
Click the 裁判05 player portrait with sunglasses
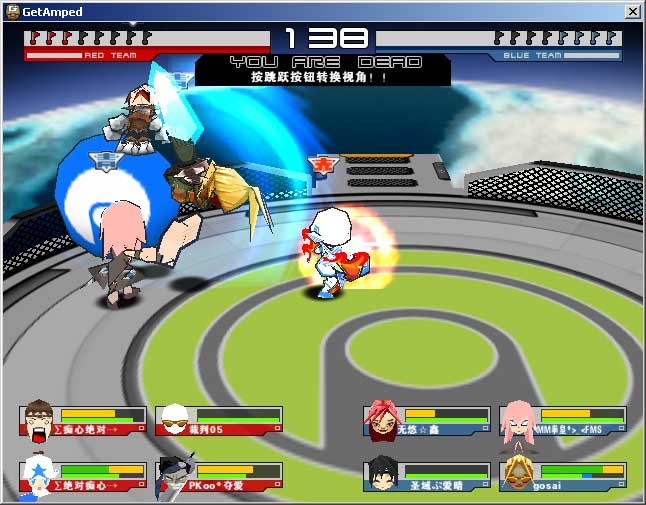(x=174, y=420)
